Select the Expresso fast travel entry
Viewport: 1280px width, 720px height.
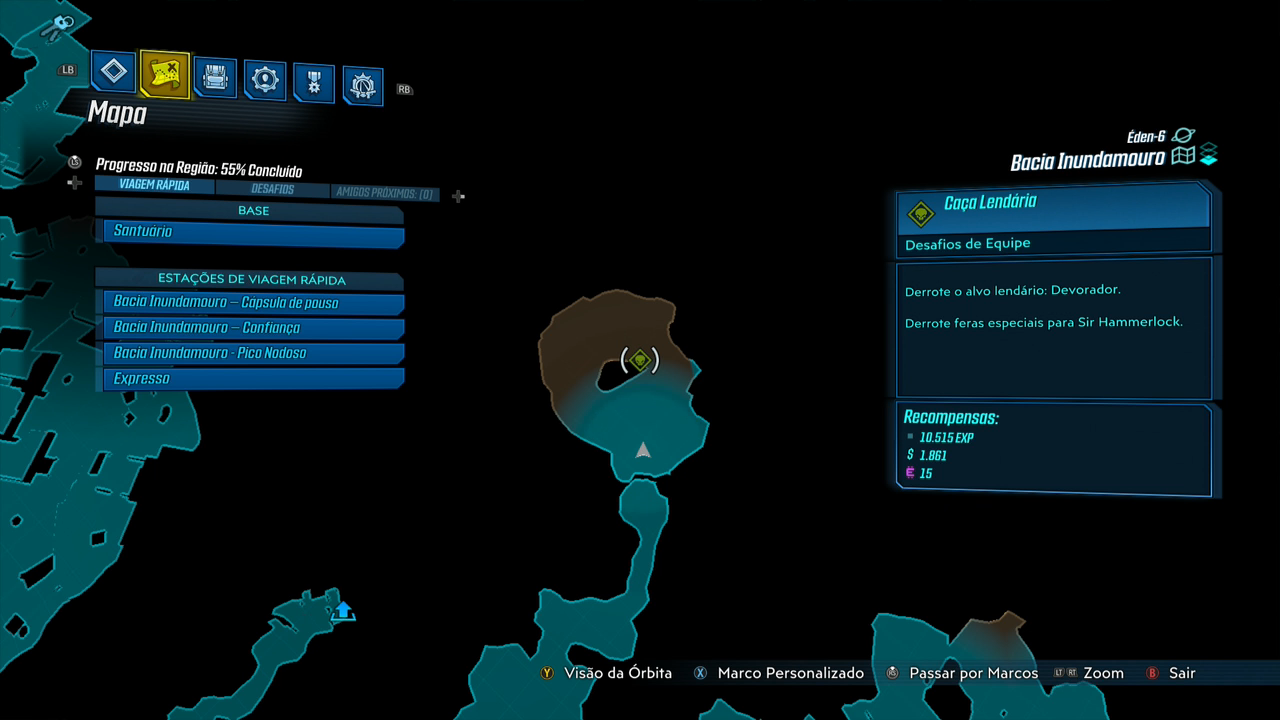[x=252, y=379]
